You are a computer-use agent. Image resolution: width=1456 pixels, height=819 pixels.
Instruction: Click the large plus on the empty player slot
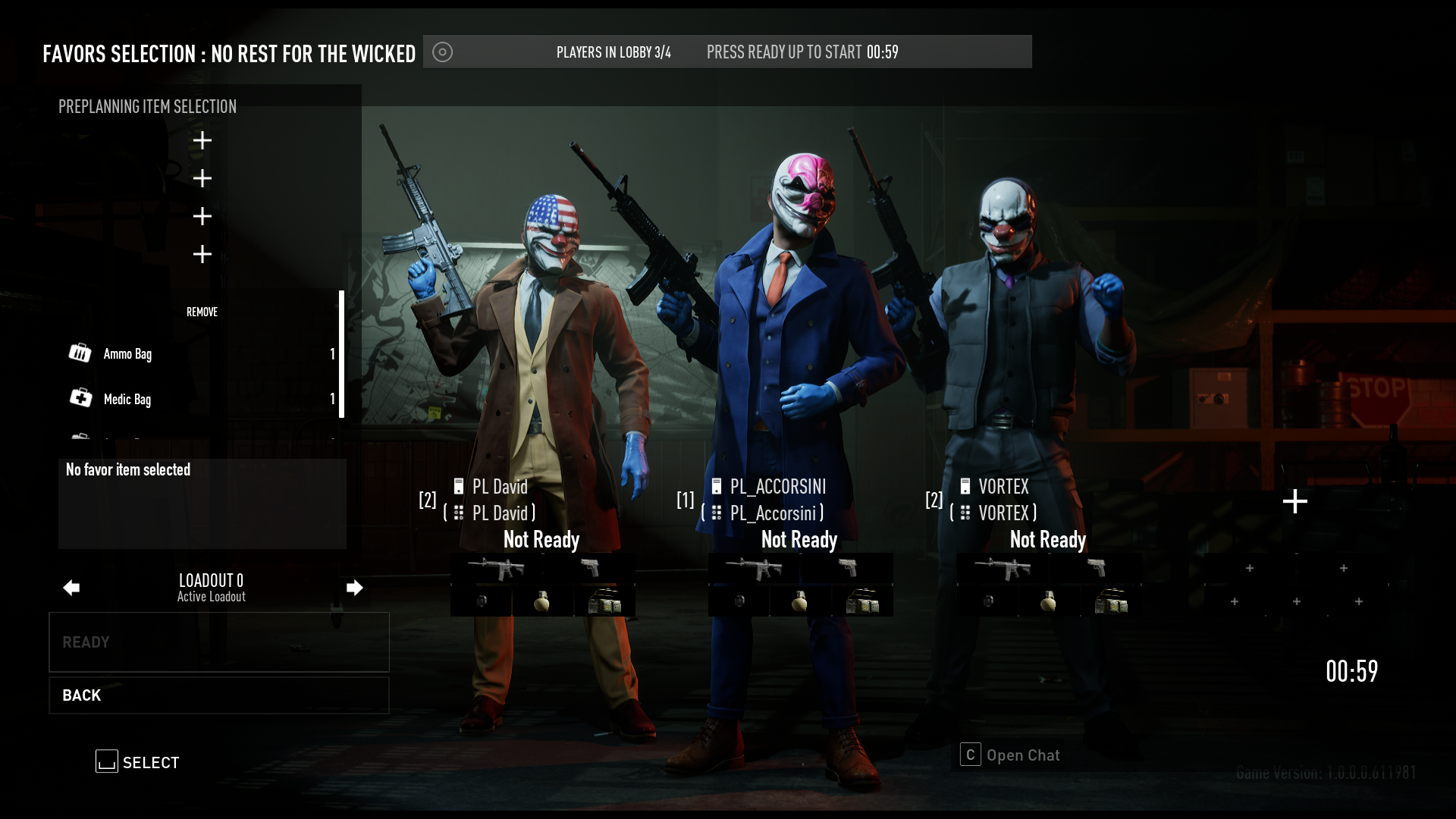1295,500
